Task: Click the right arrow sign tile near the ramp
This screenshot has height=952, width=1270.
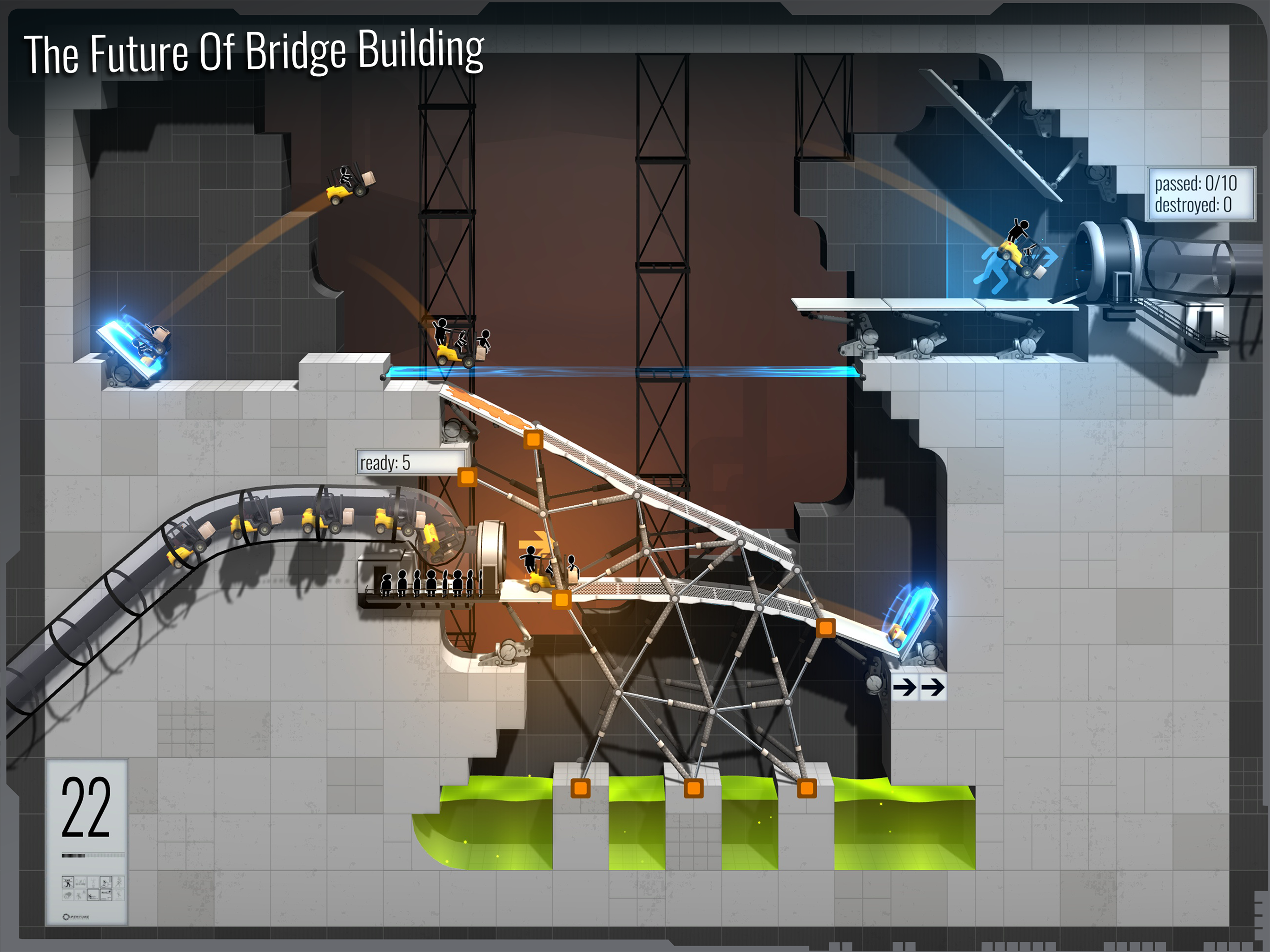Action: pyautogui.click(x=933, y=688)
